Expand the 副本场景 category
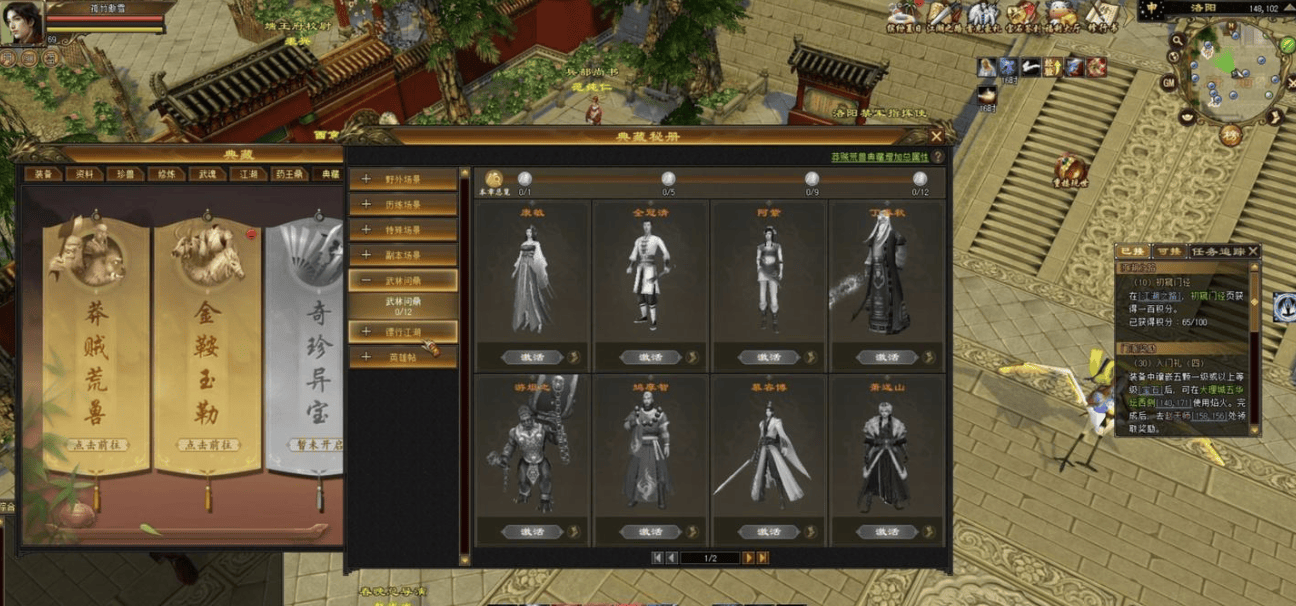This screenshot has height=606, width=1296. click(x=403, y=256)
